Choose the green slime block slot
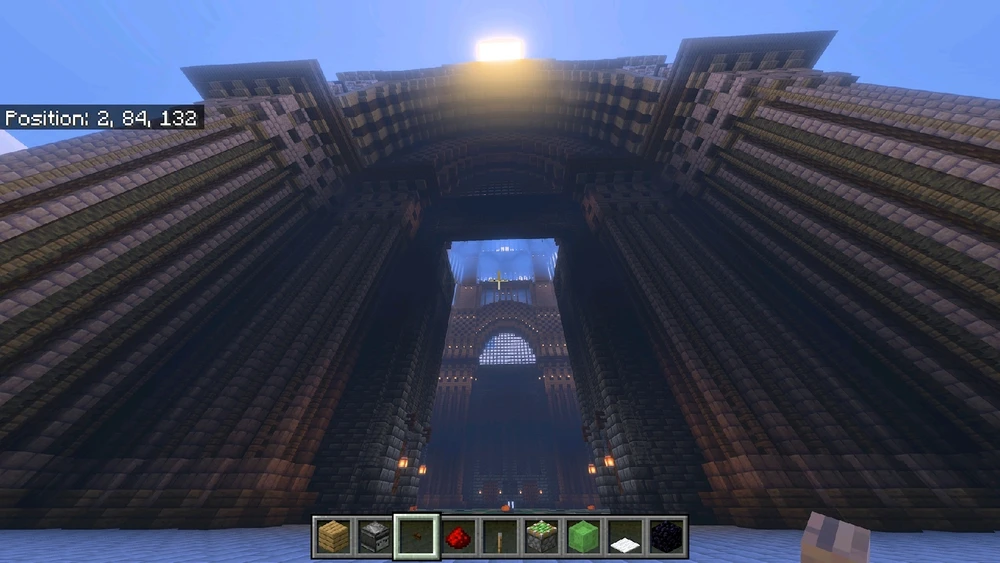Screen dimensions: 1000x563 (x=584, y=537)
